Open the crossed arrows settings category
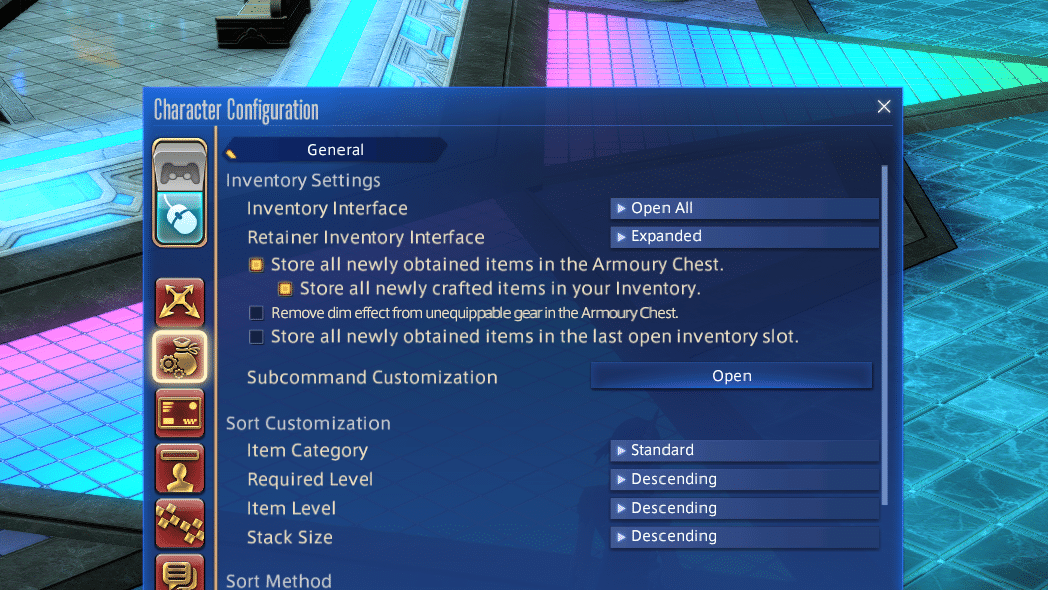1048x590 pixels. 180,303
